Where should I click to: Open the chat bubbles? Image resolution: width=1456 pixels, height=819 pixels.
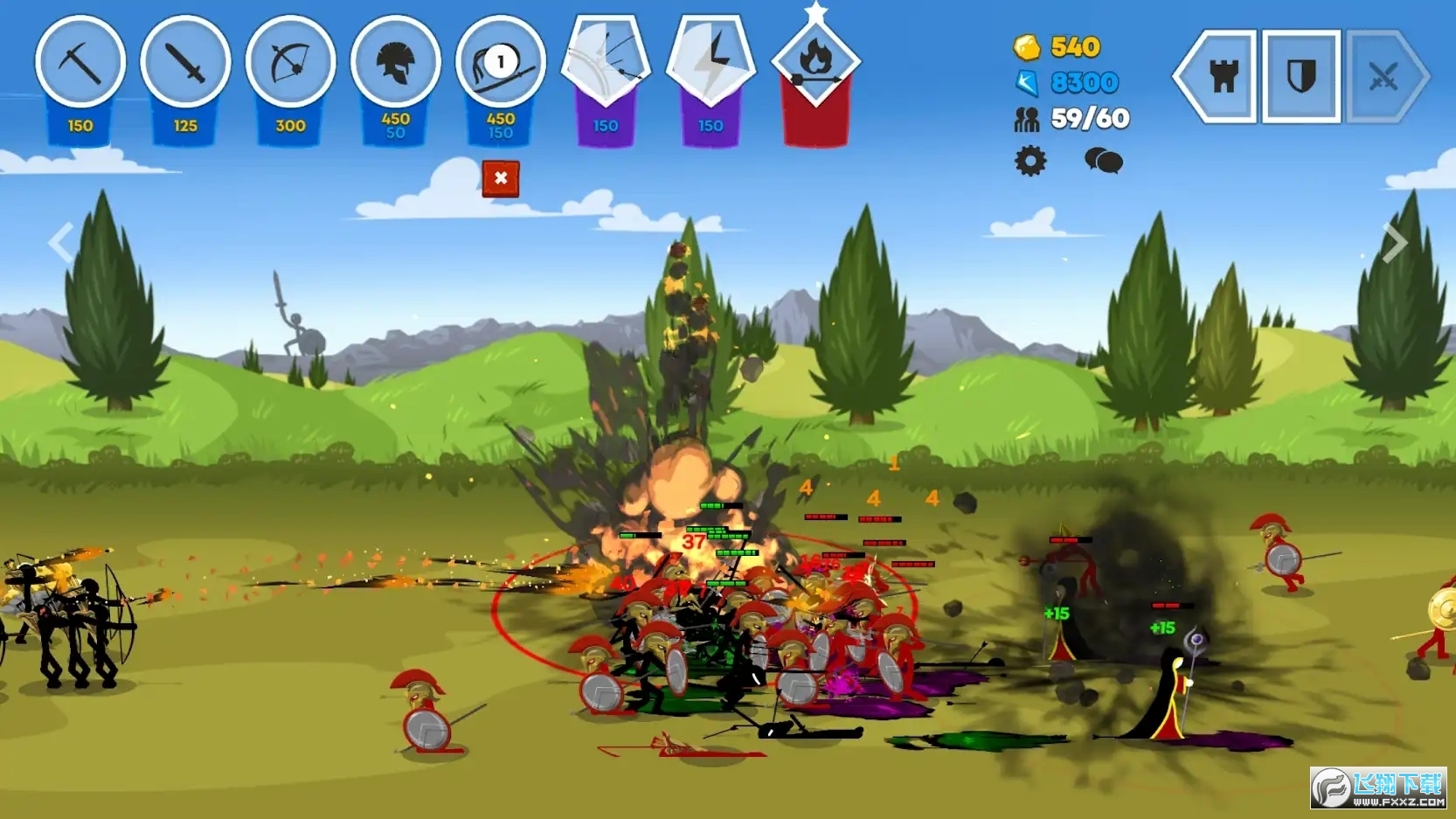[x=1103, y=161]
